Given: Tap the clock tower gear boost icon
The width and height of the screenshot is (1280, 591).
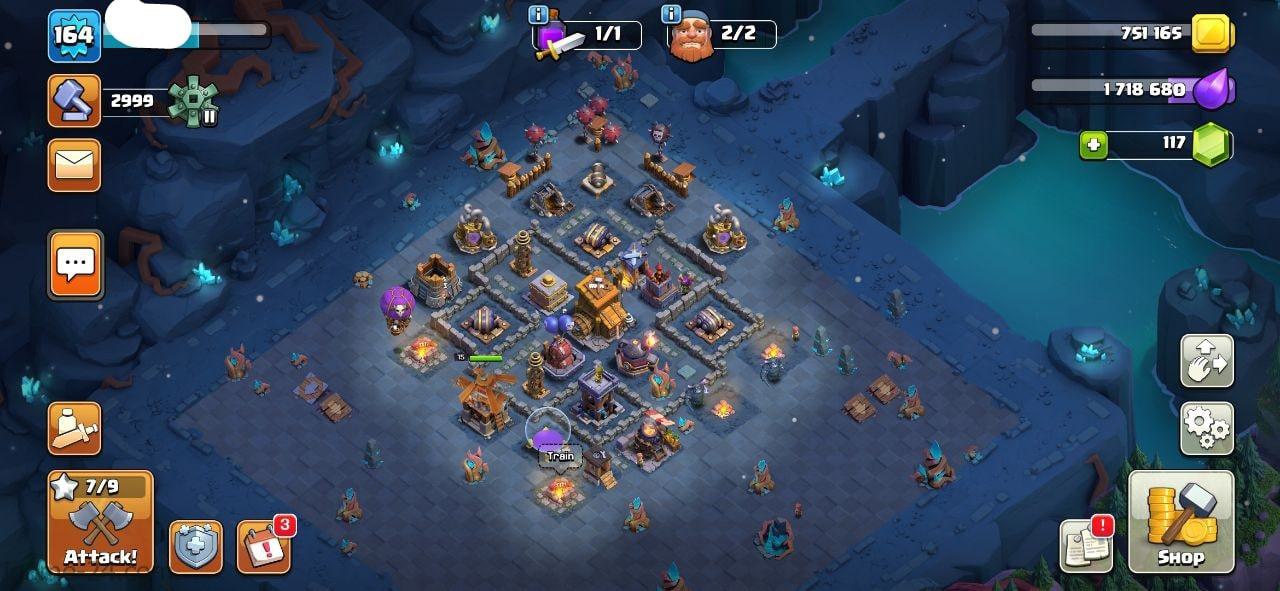Looking at the screenshot, I should click(x=191, y=101).
